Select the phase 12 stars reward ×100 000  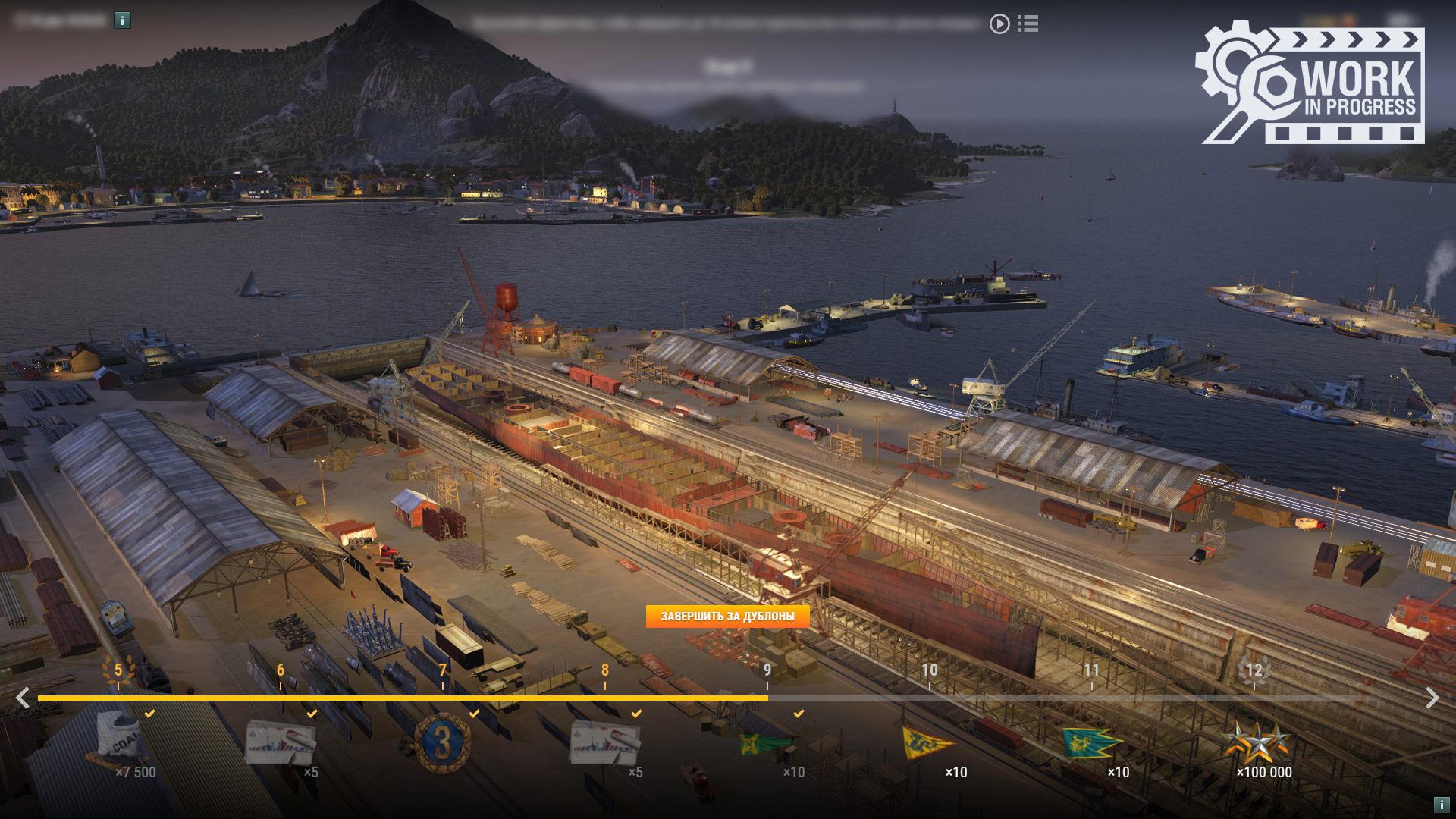coord(1255,743)
